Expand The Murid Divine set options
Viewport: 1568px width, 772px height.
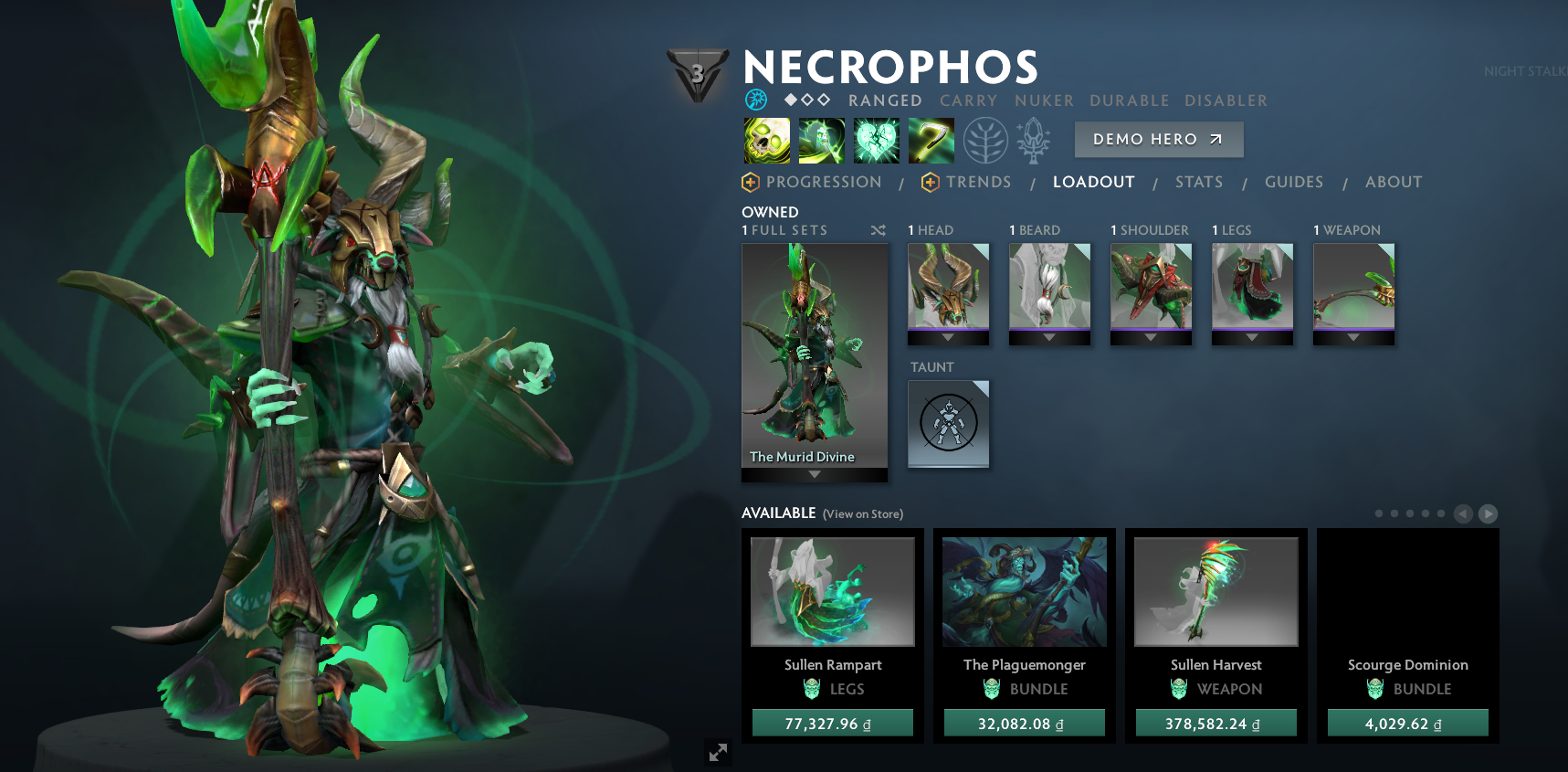pyautogui.click(x=814, y=474)
